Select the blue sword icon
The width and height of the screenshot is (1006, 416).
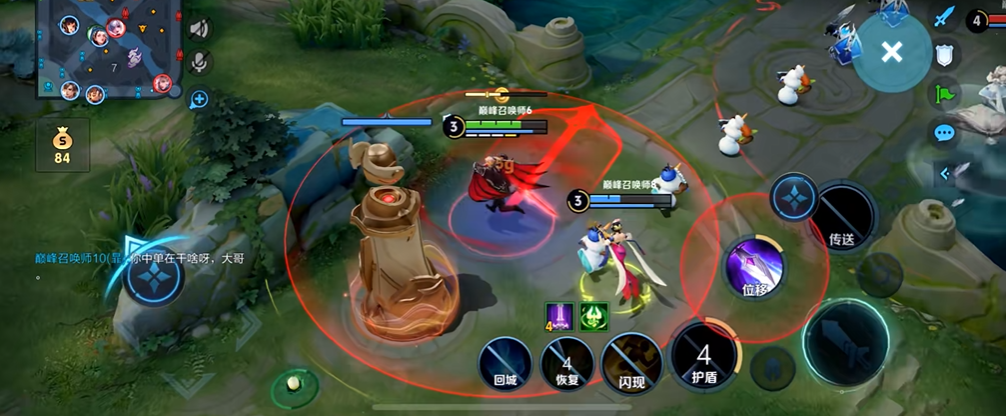944,17
